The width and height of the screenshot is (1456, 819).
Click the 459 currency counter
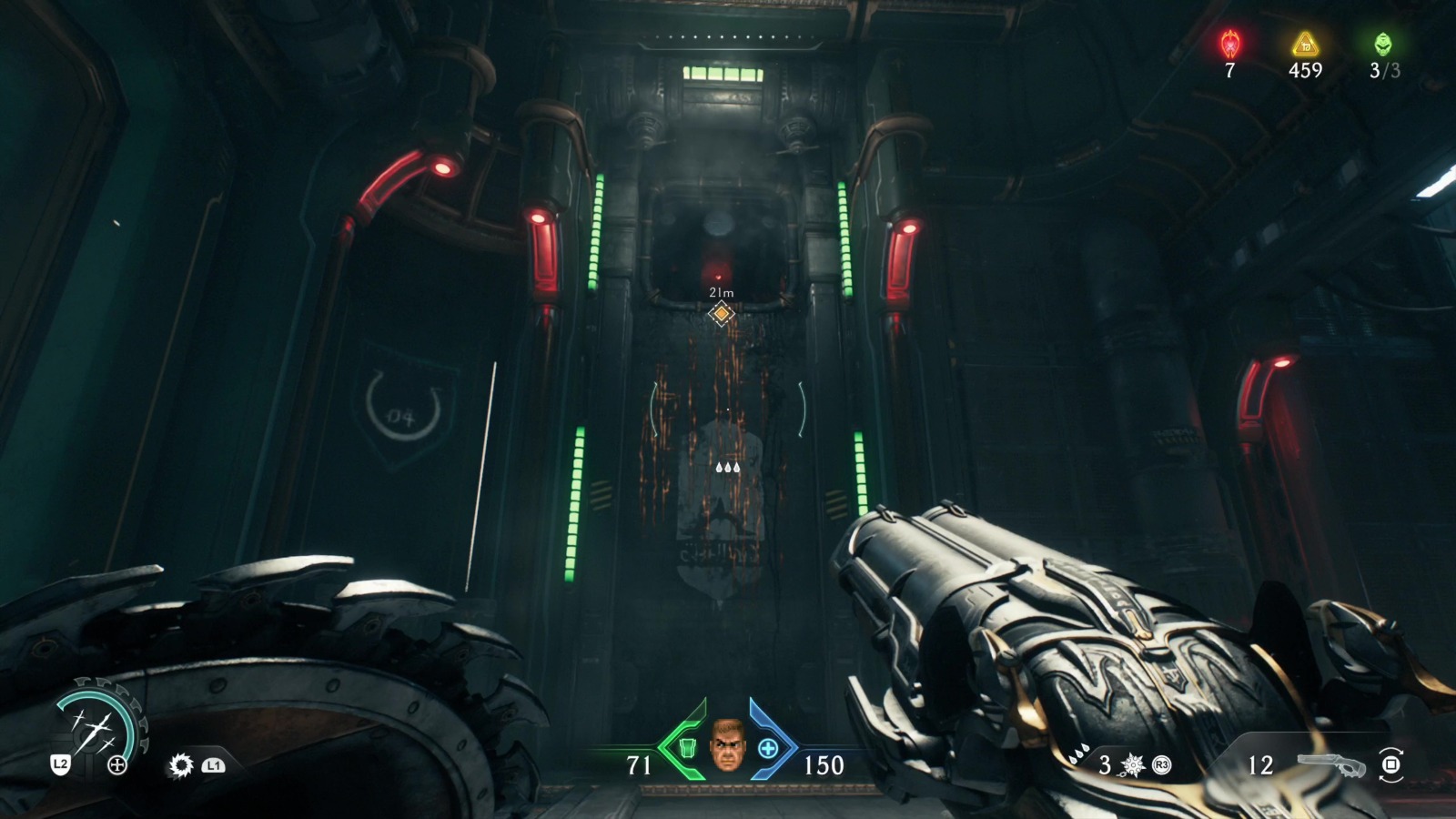[1305, 70]
